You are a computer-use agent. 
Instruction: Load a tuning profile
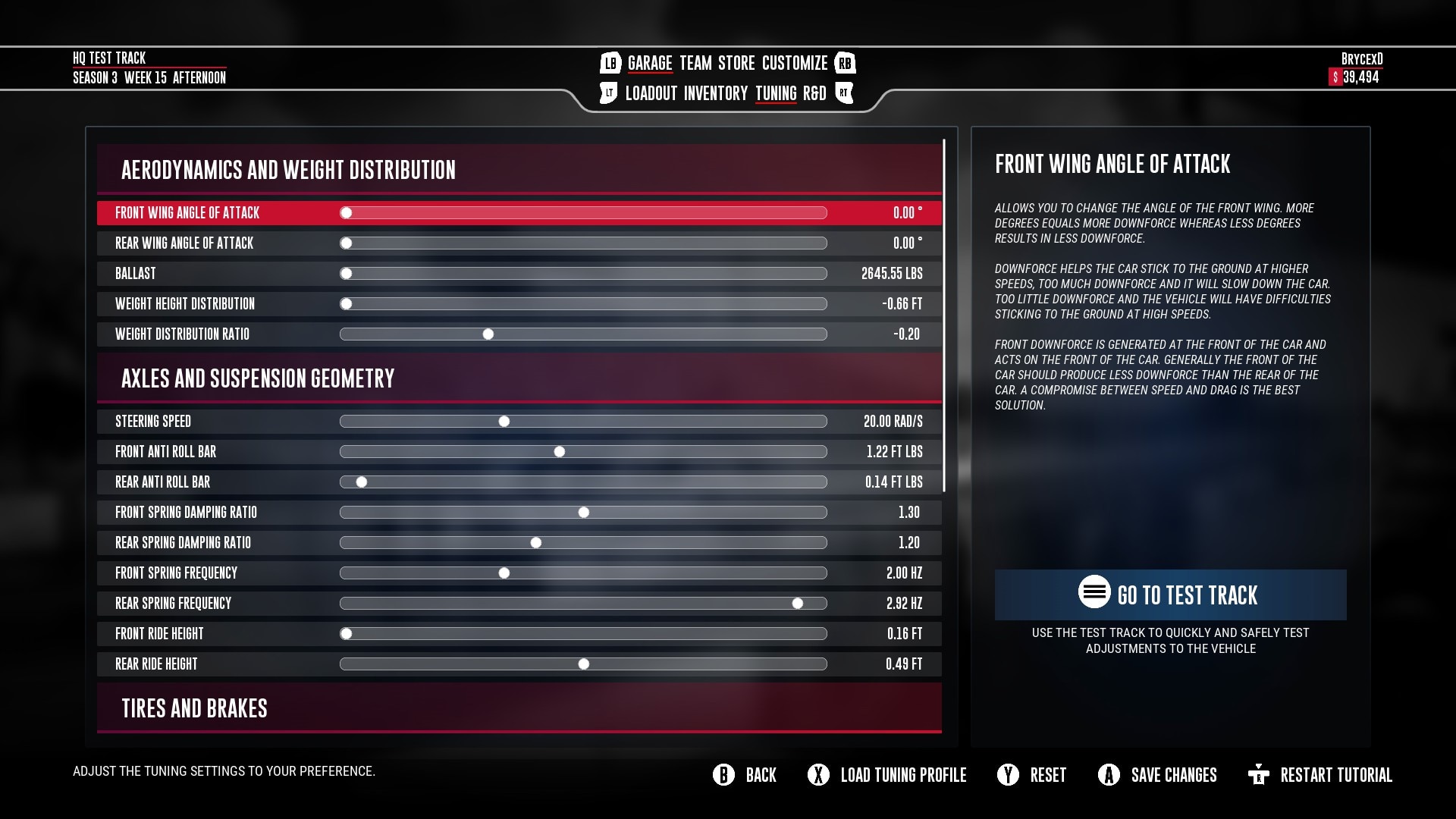click(x=887, y=775)
